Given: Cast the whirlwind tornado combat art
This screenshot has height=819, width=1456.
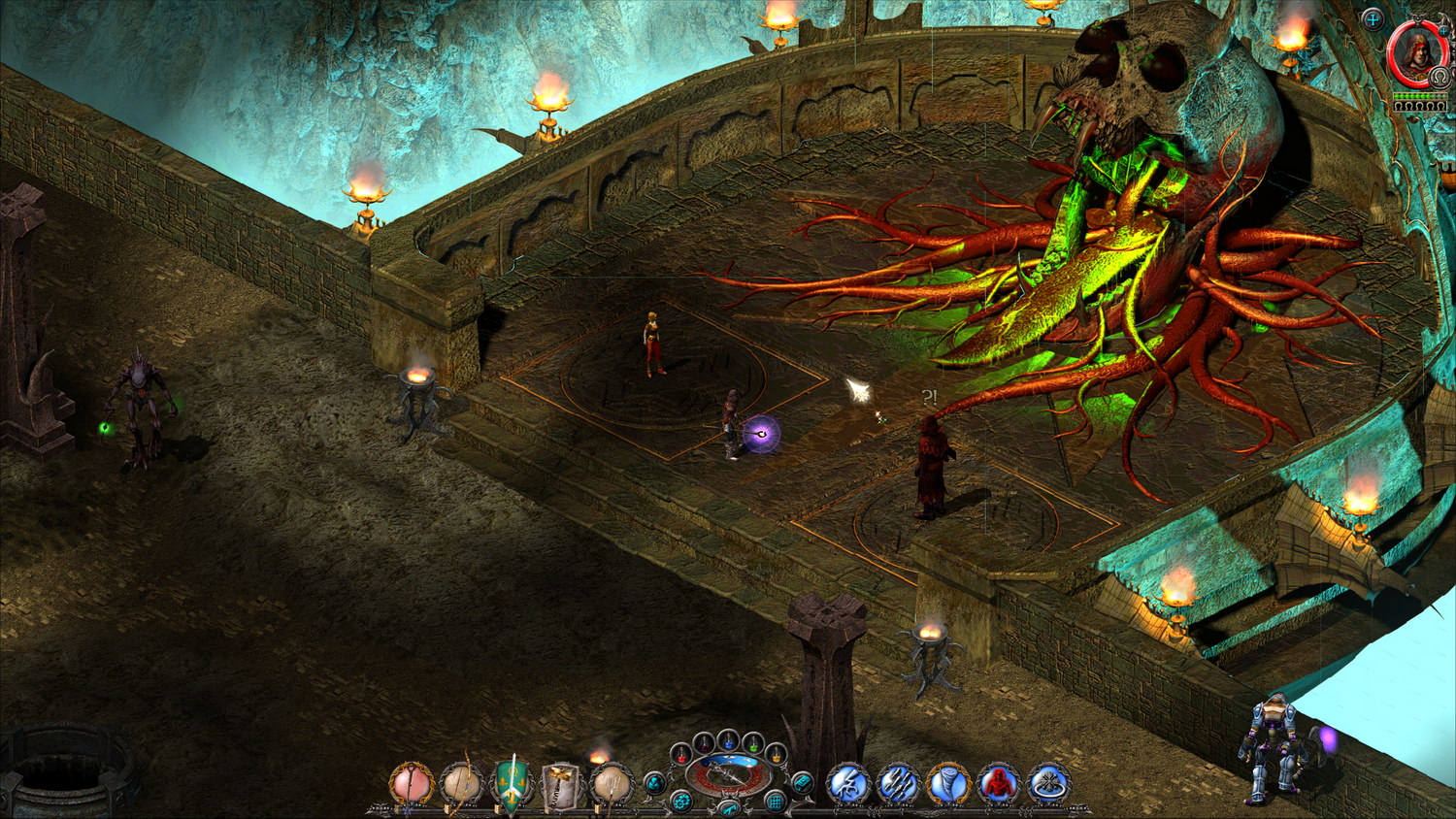Looking at the screenshot, I should 948,784.
